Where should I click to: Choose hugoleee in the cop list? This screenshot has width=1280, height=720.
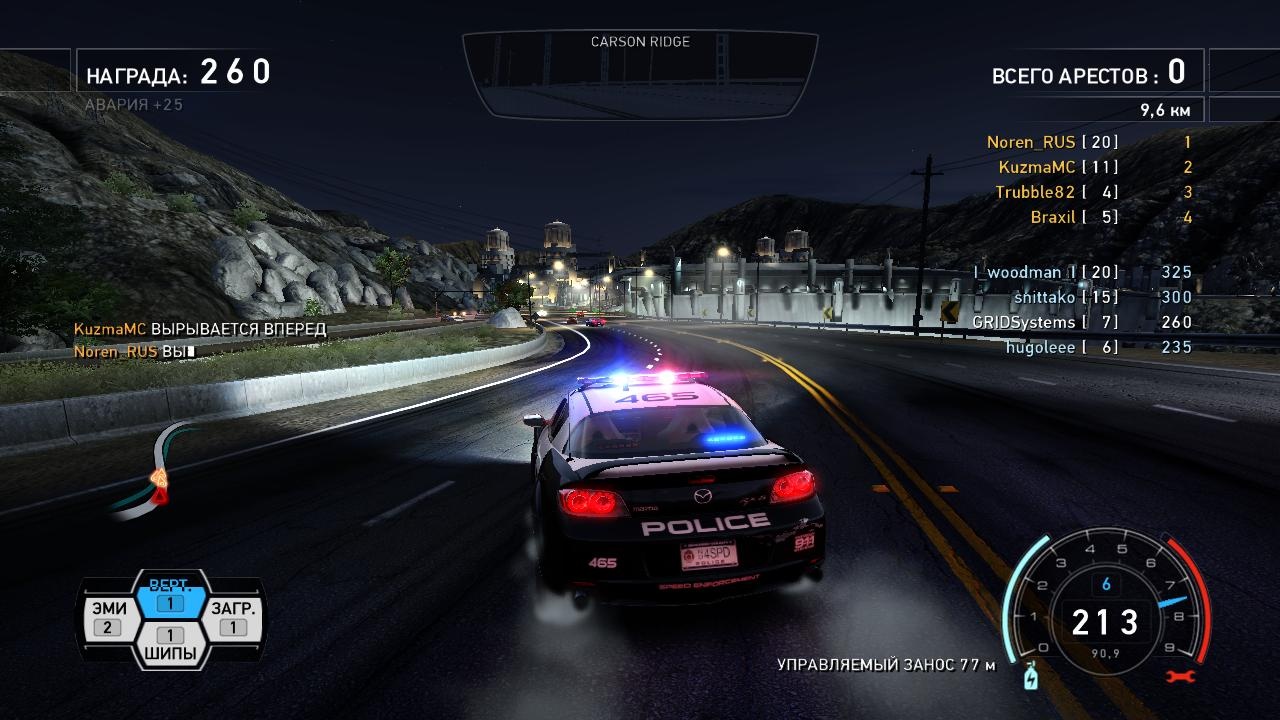coord(1040,347)
